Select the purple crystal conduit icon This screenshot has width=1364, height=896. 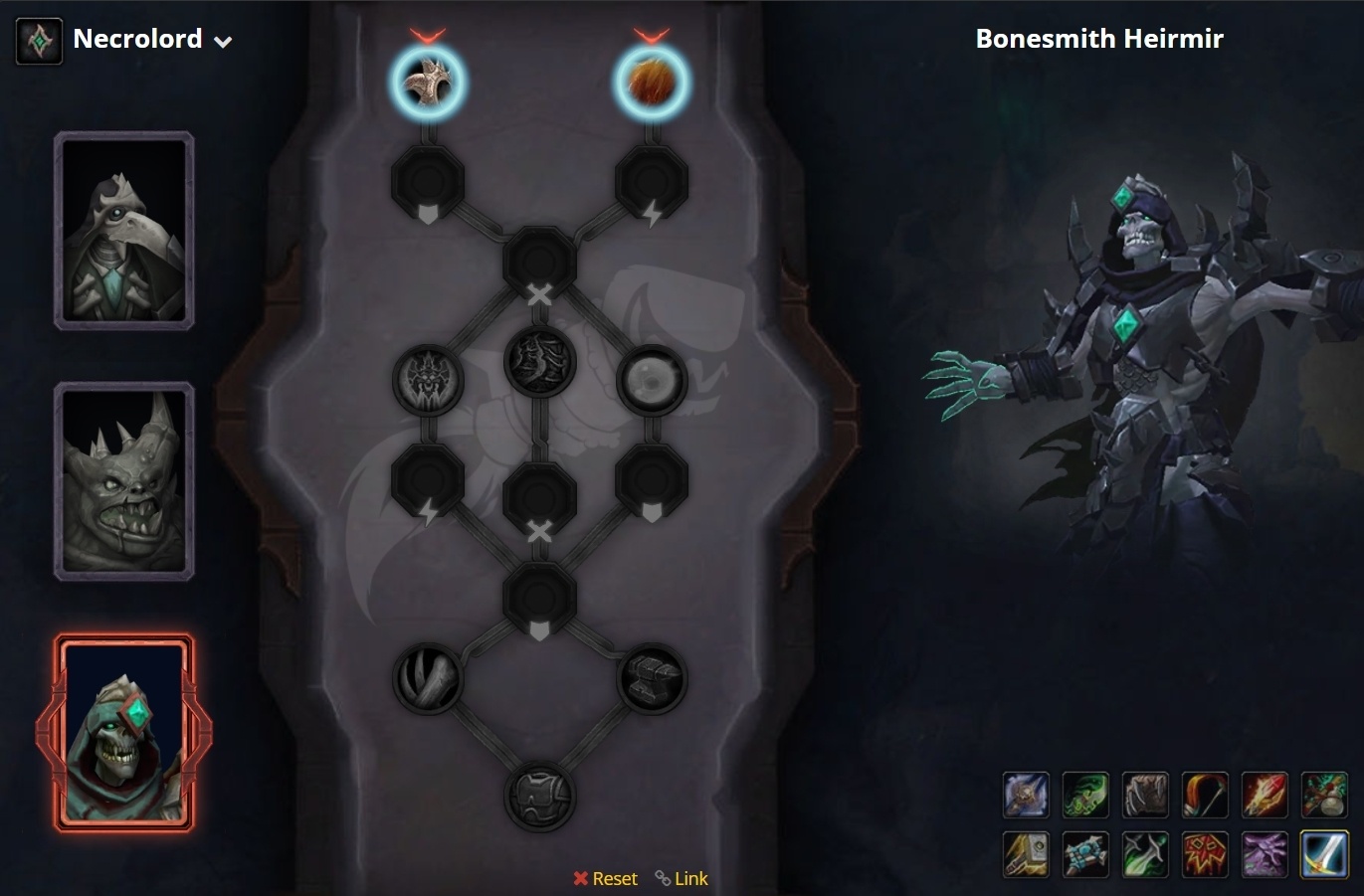tap(1265, 854)
